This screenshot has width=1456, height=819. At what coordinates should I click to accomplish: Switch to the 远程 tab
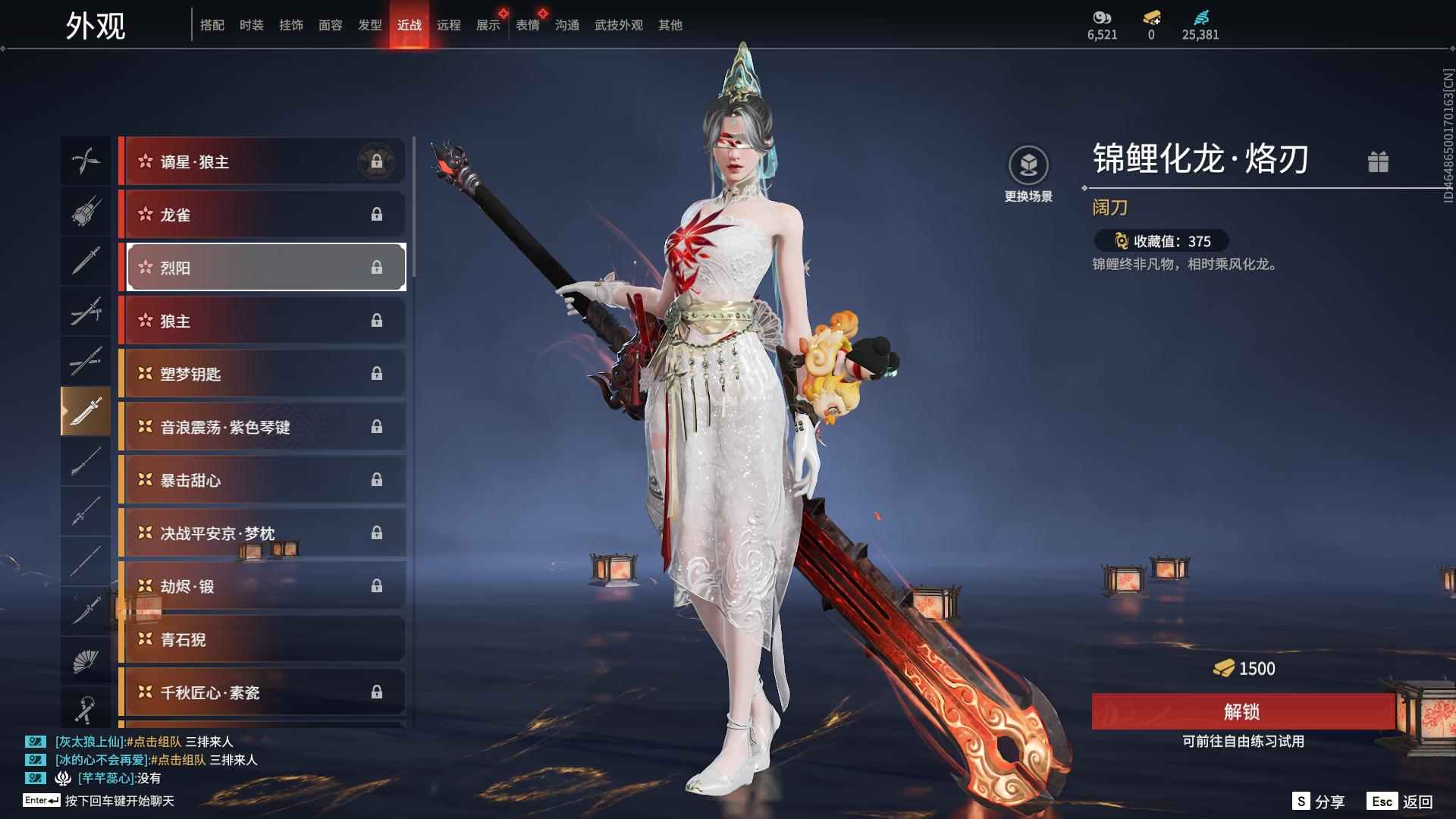pyautogui.click(x=450, y=24)
